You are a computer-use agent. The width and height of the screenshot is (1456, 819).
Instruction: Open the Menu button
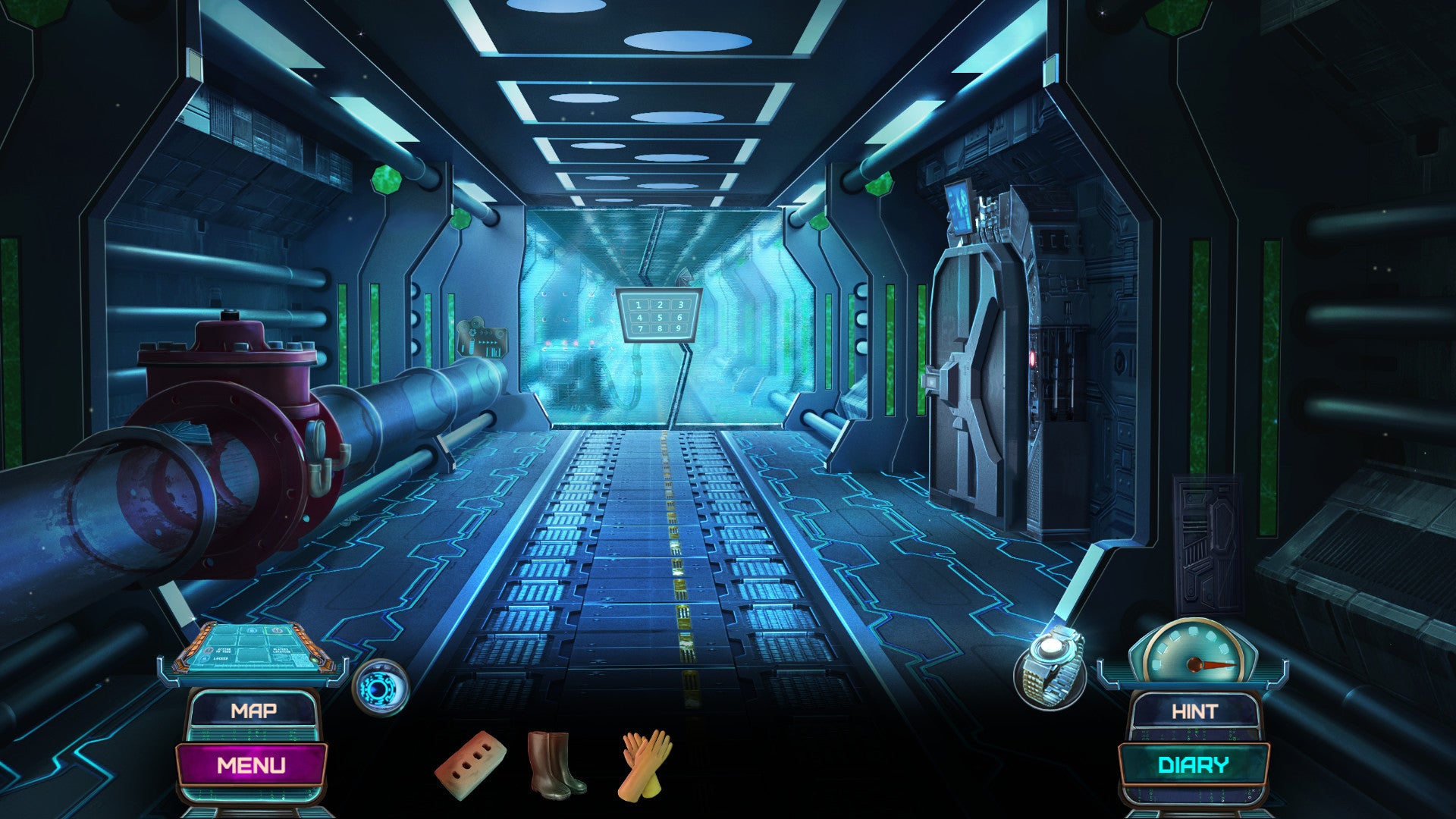coord(252,764)
